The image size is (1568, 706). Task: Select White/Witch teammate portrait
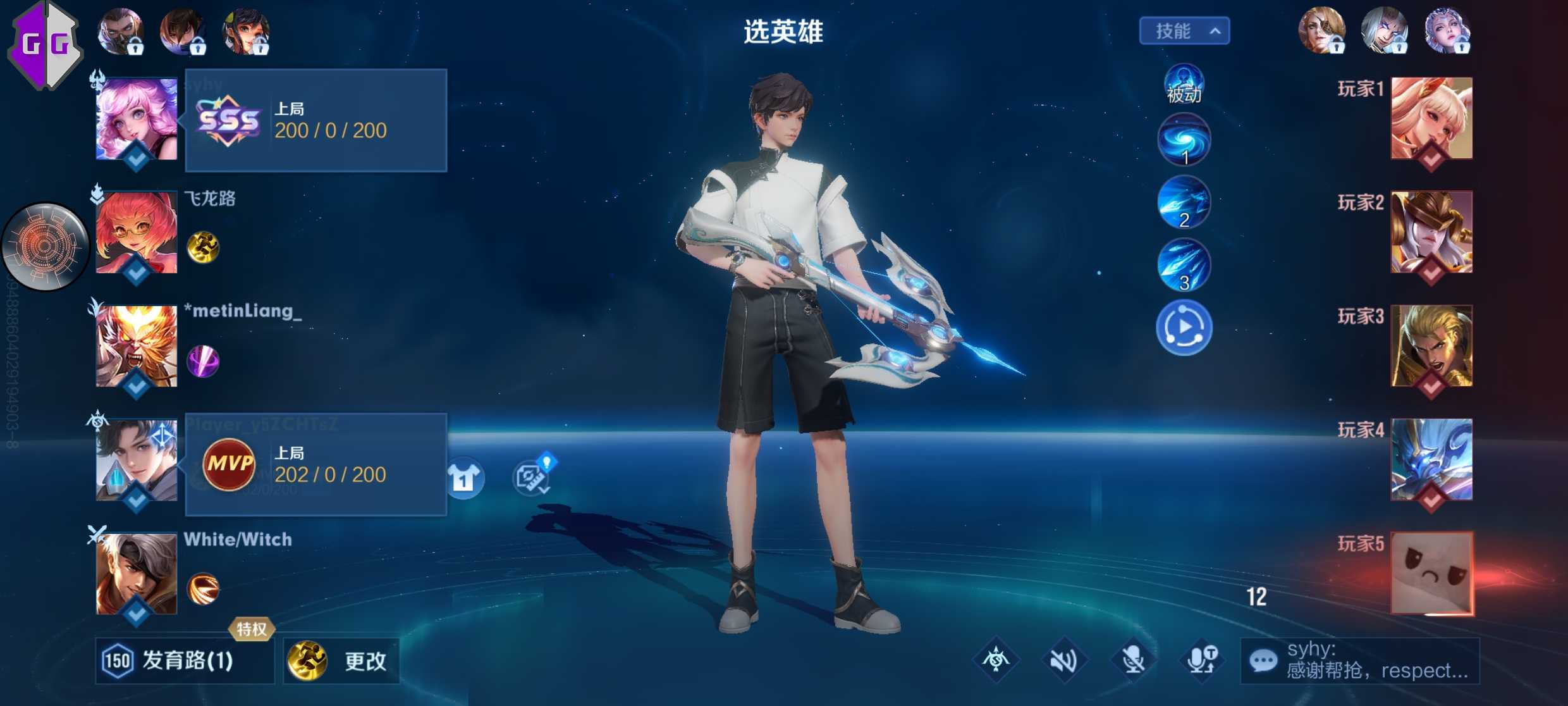[x=137, y=574]
